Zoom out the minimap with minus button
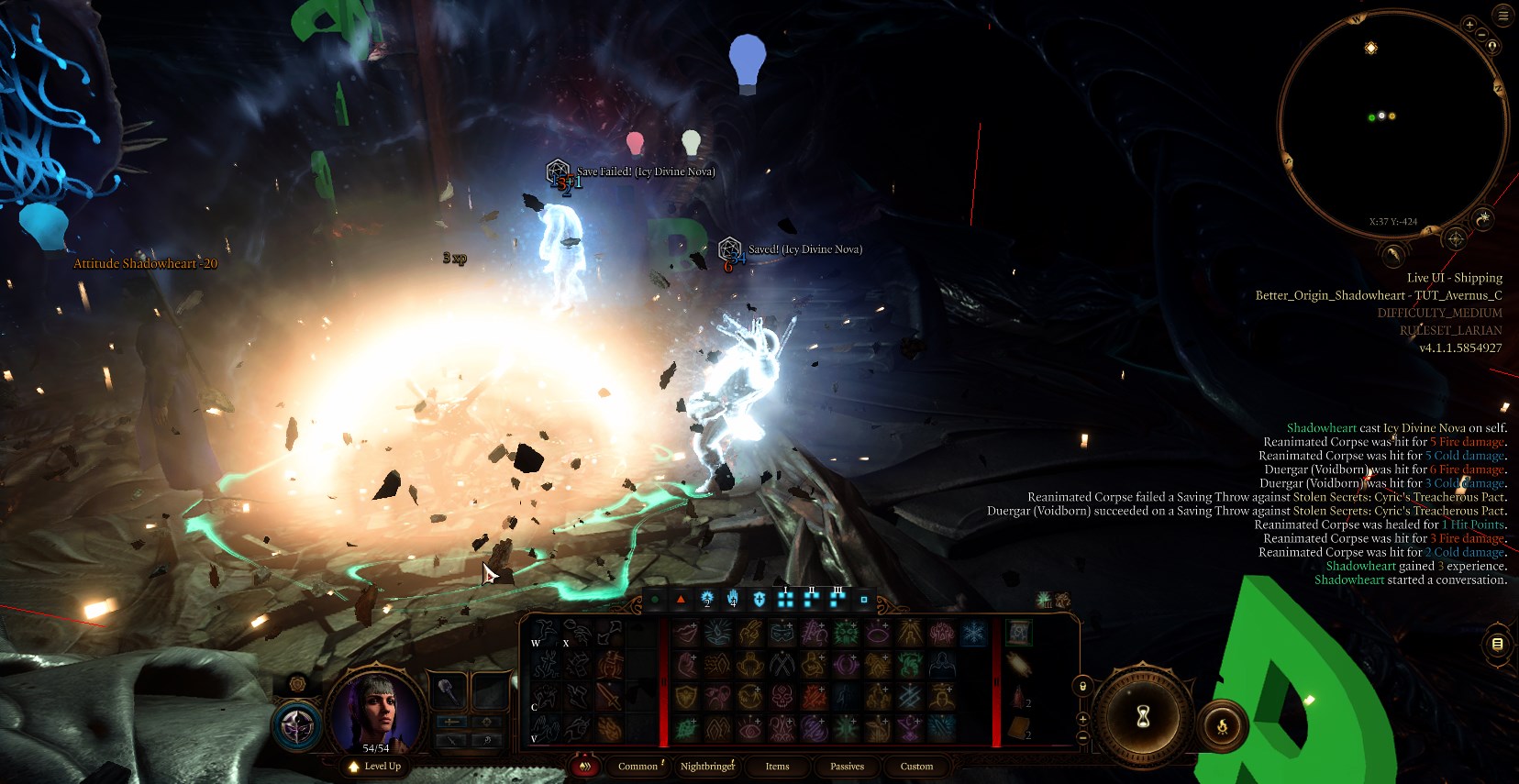Image resolution: width=1519 pixels, height=784 pixels. 1481,34
